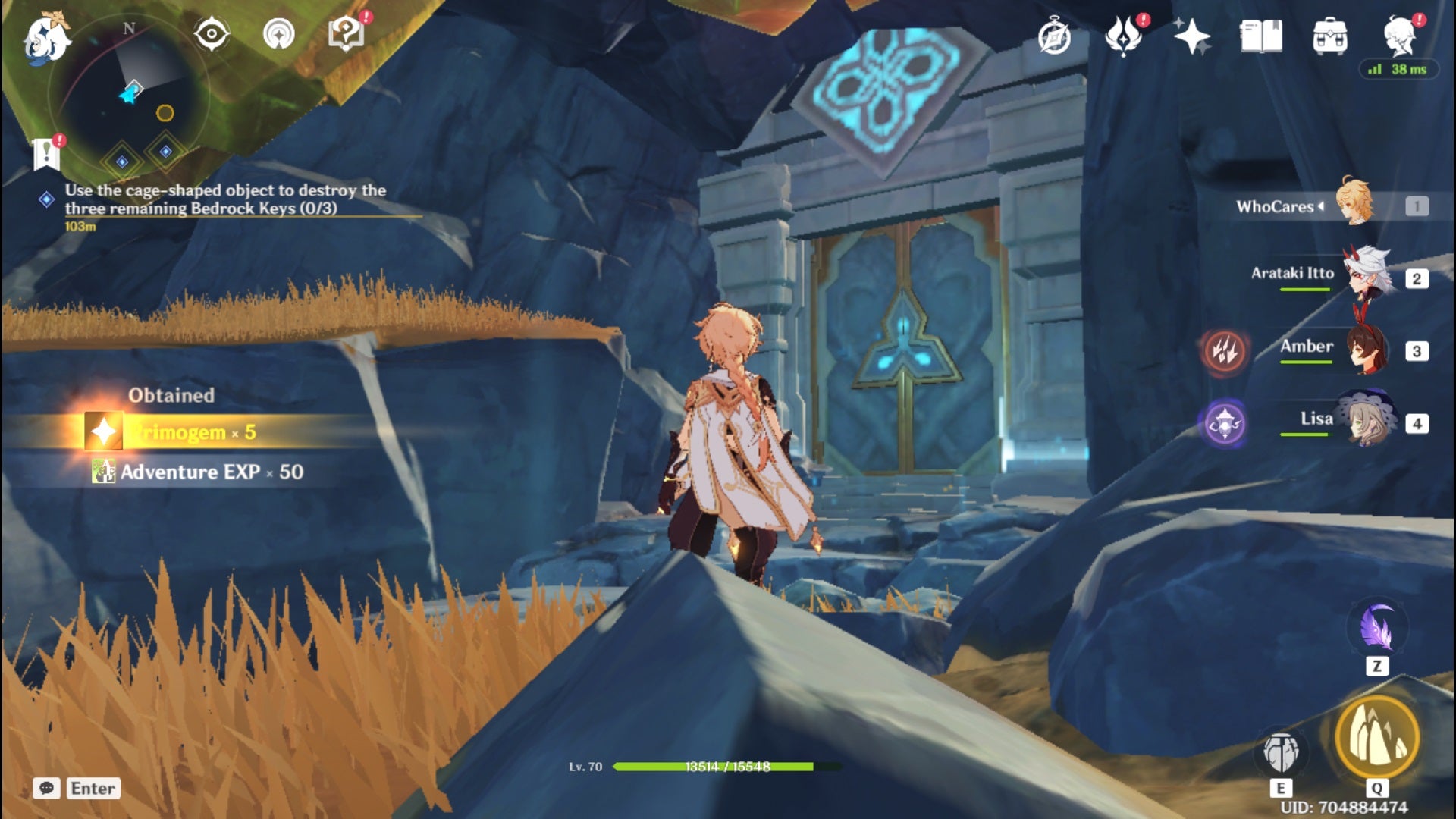Switch to party member Lisa
Screen dimensions: 1456x819
coord(1367,420)
